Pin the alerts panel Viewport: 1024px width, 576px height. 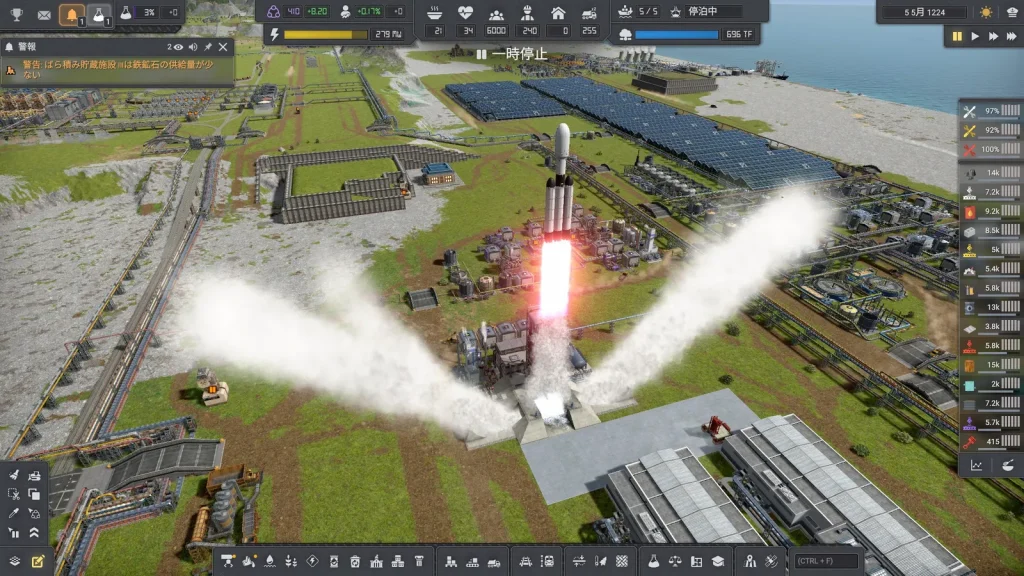pos(208,47)
